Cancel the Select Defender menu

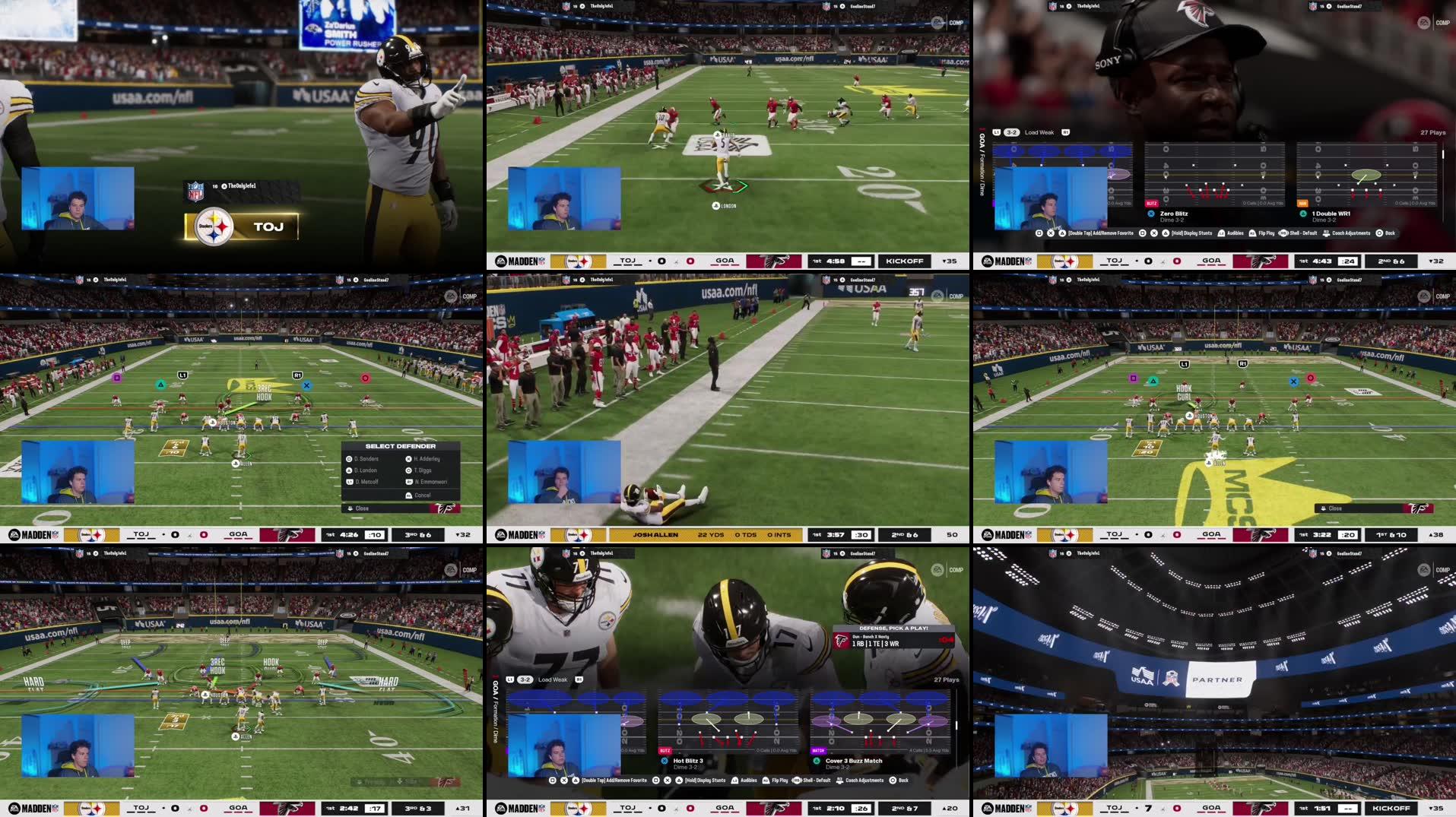[422, 496]
